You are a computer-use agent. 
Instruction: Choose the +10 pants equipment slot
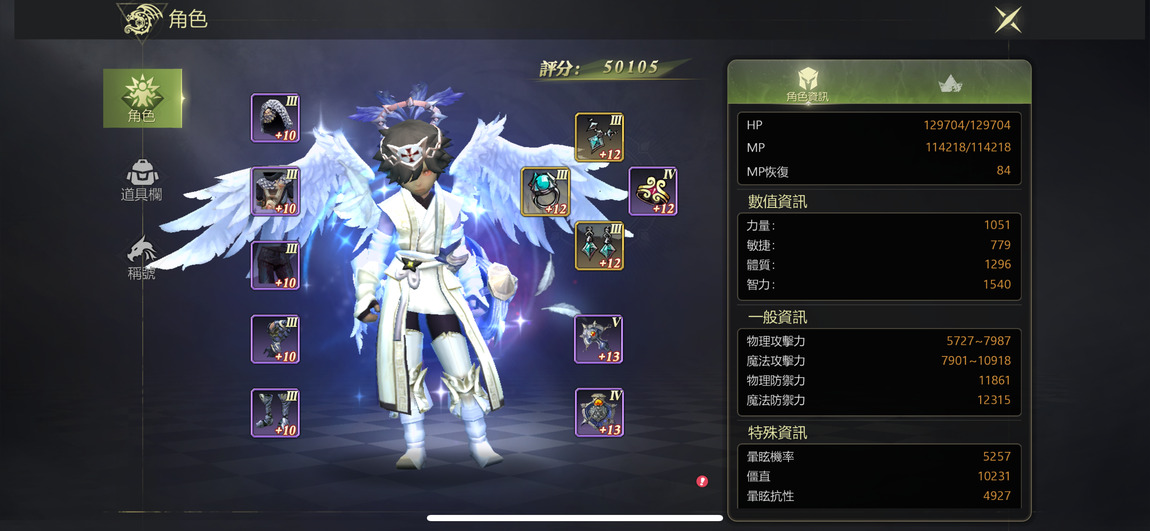click(x=275, y=266)
